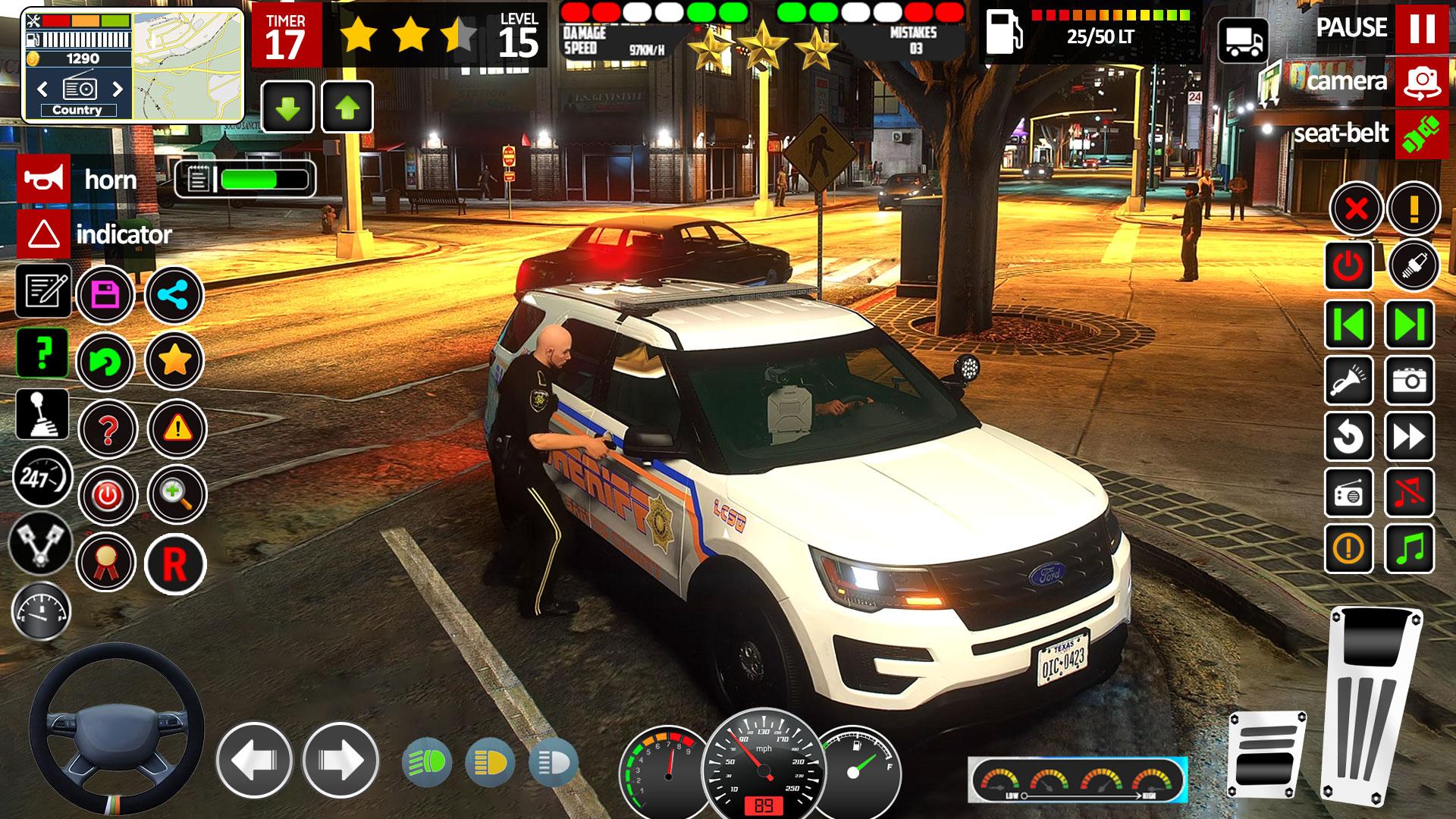Image resolution: width=1456 pixels, height=819 pixels.
Task: Hit the brake pedal
Action: click(x=1266, y=751)
